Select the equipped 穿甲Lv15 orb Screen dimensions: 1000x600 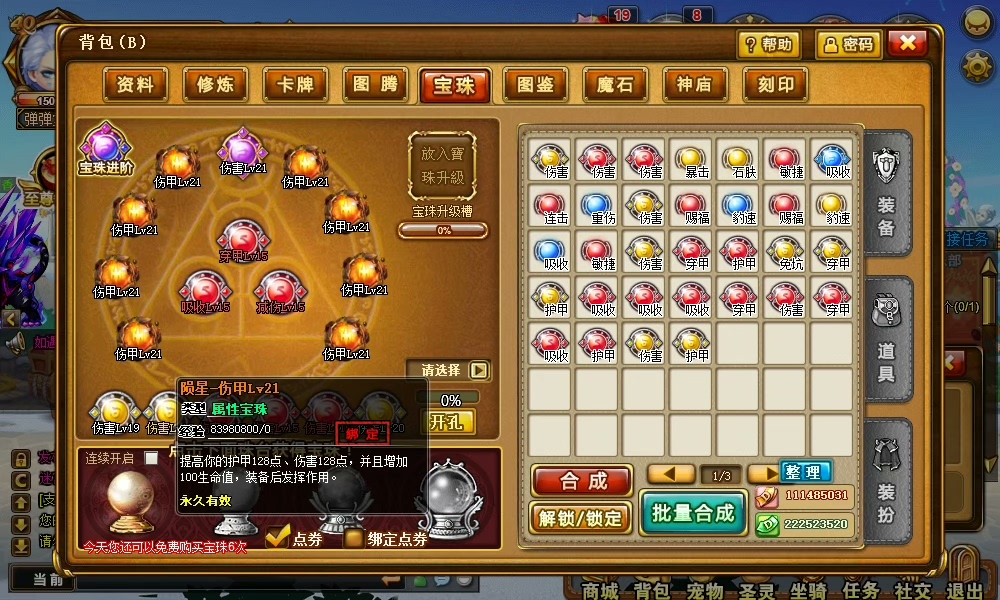coord(243,240)
